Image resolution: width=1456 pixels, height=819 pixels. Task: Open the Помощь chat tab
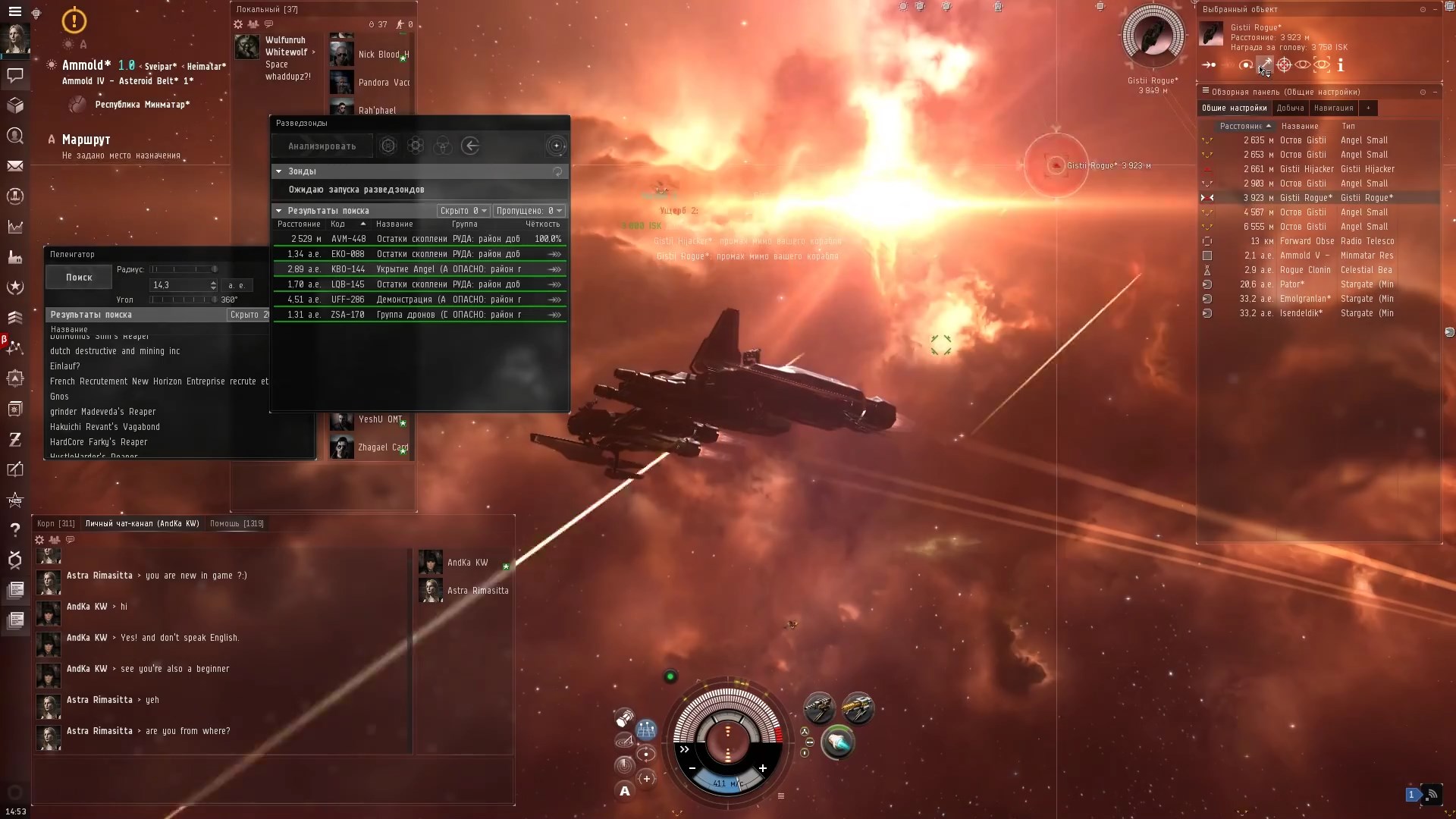(237, 523)
